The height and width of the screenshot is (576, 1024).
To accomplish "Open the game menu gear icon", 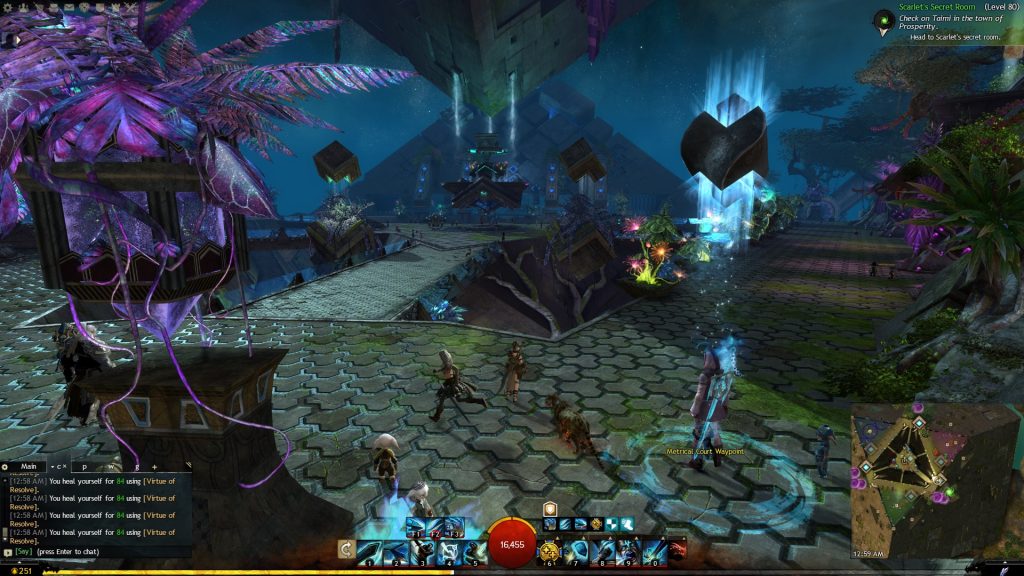I will pyautogui.click(x=7, y=7).
